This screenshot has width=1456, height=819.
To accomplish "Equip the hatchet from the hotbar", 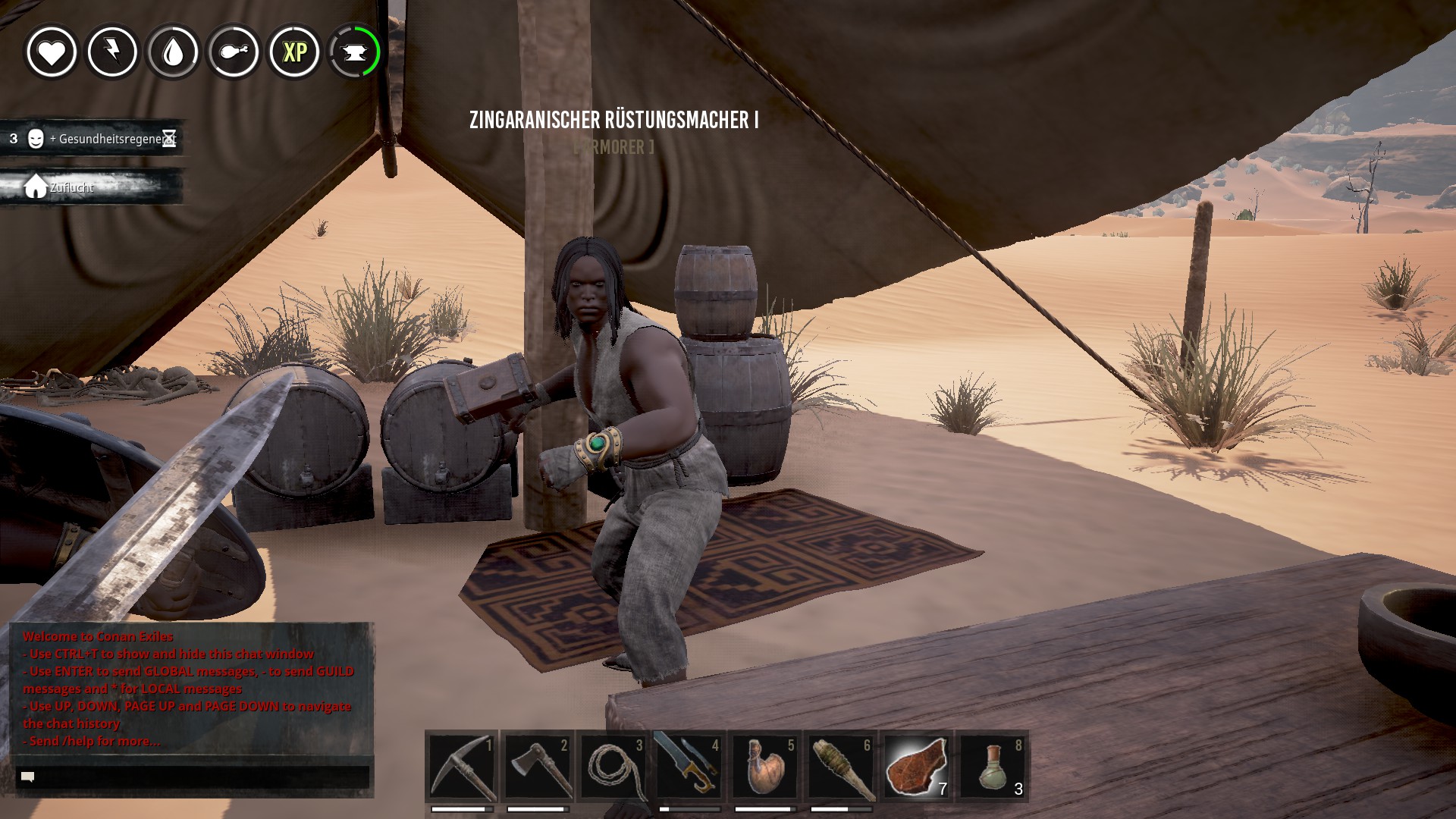I will (x=538, y=767).
